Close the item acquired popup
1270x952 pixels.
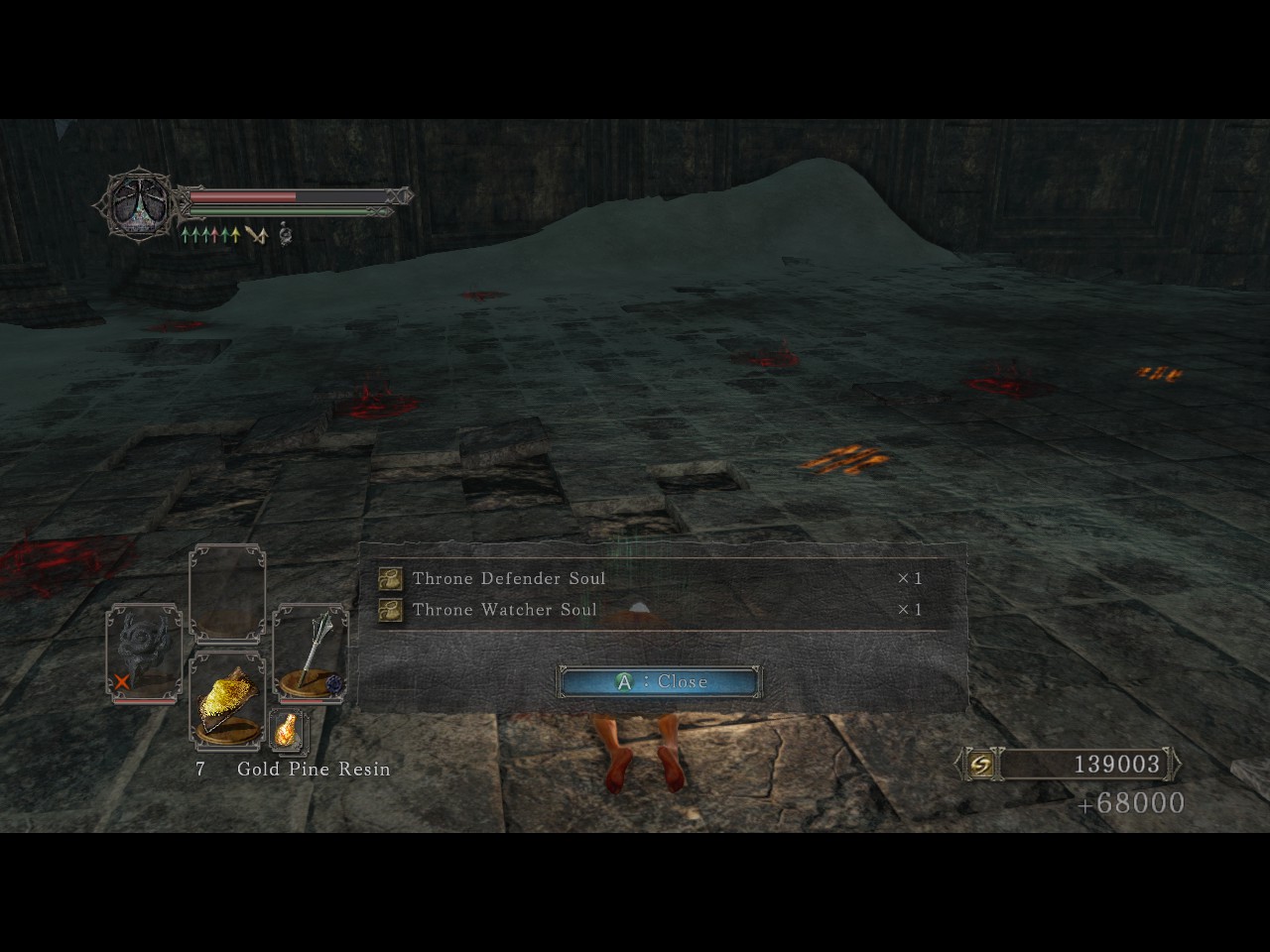pos(659,681)
